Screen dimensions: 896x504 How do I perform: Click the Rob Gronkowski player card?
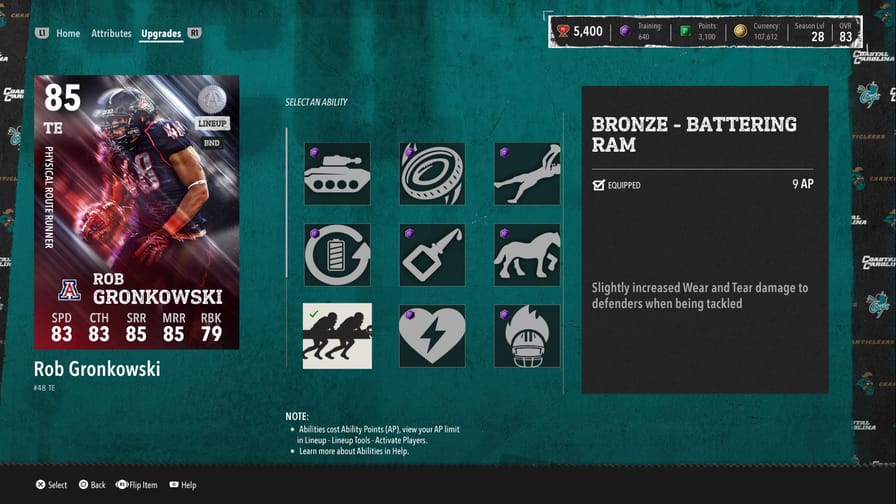click(x=137, y=213)
